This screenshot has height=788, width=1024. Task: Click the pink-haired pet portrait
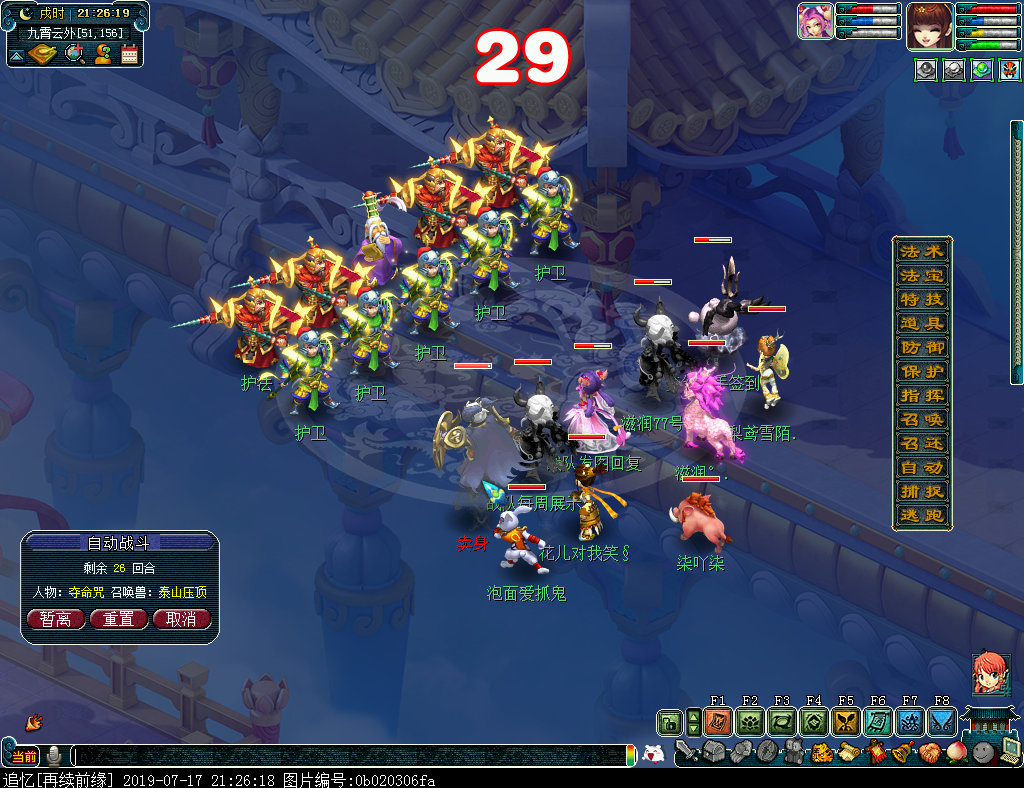(x=815, y=21)
